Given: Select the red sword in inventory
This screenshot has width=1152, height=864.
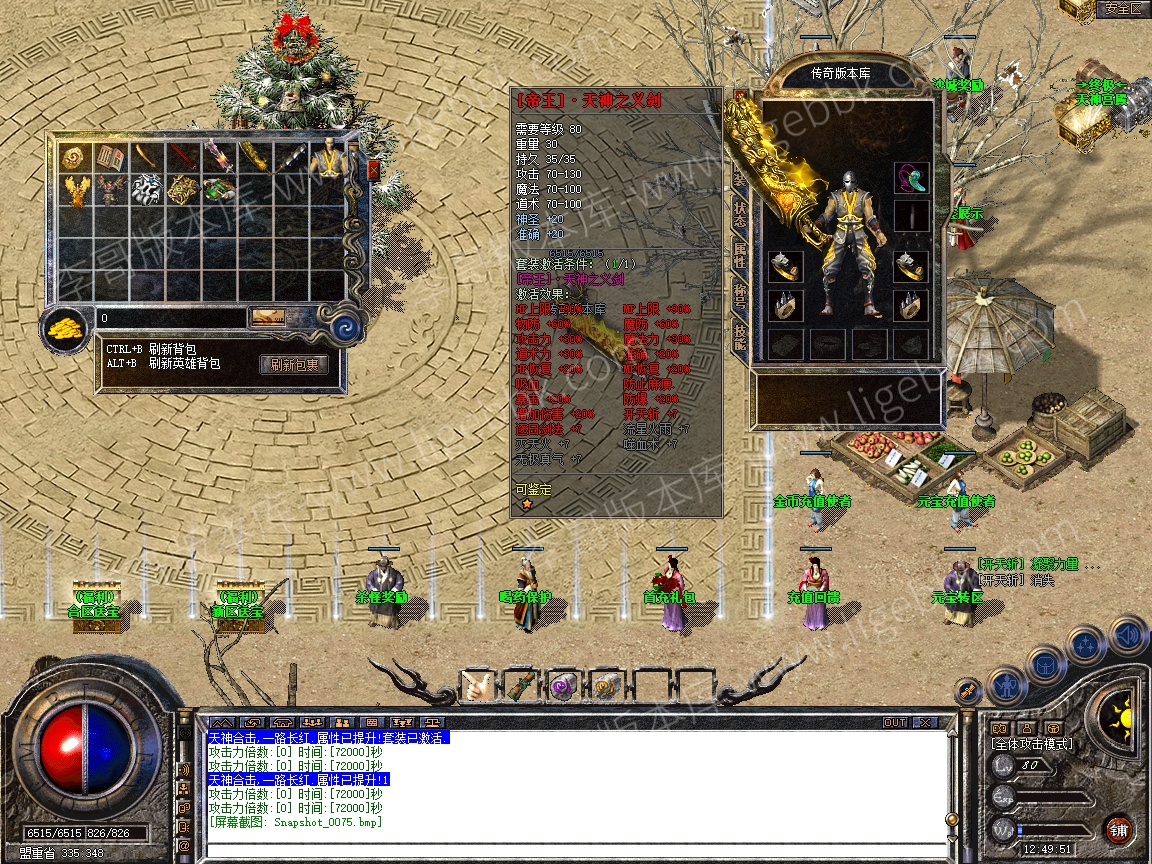Looking at the screenshot, I should 181,157.
